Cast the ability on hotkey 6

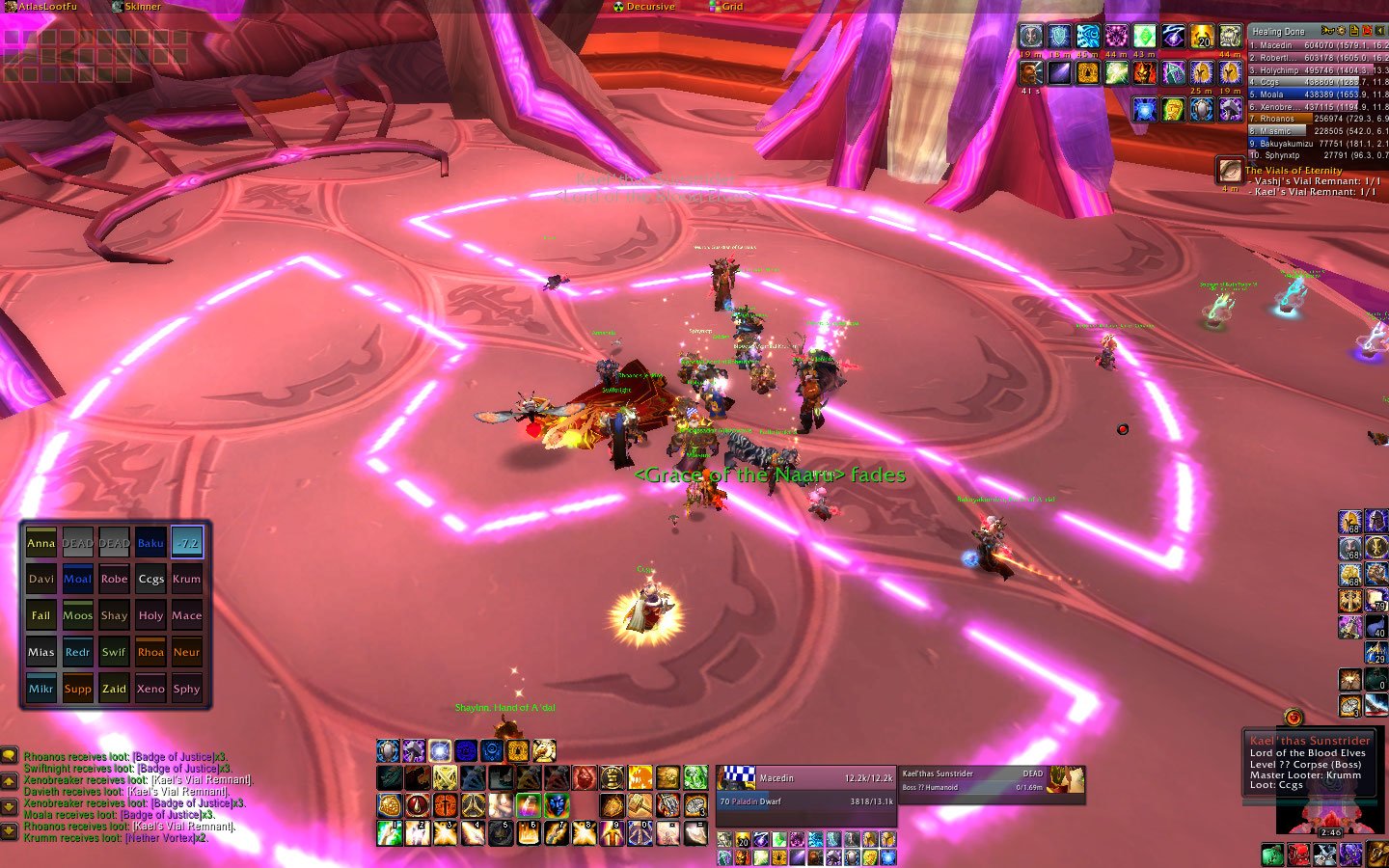click(529, 833)
